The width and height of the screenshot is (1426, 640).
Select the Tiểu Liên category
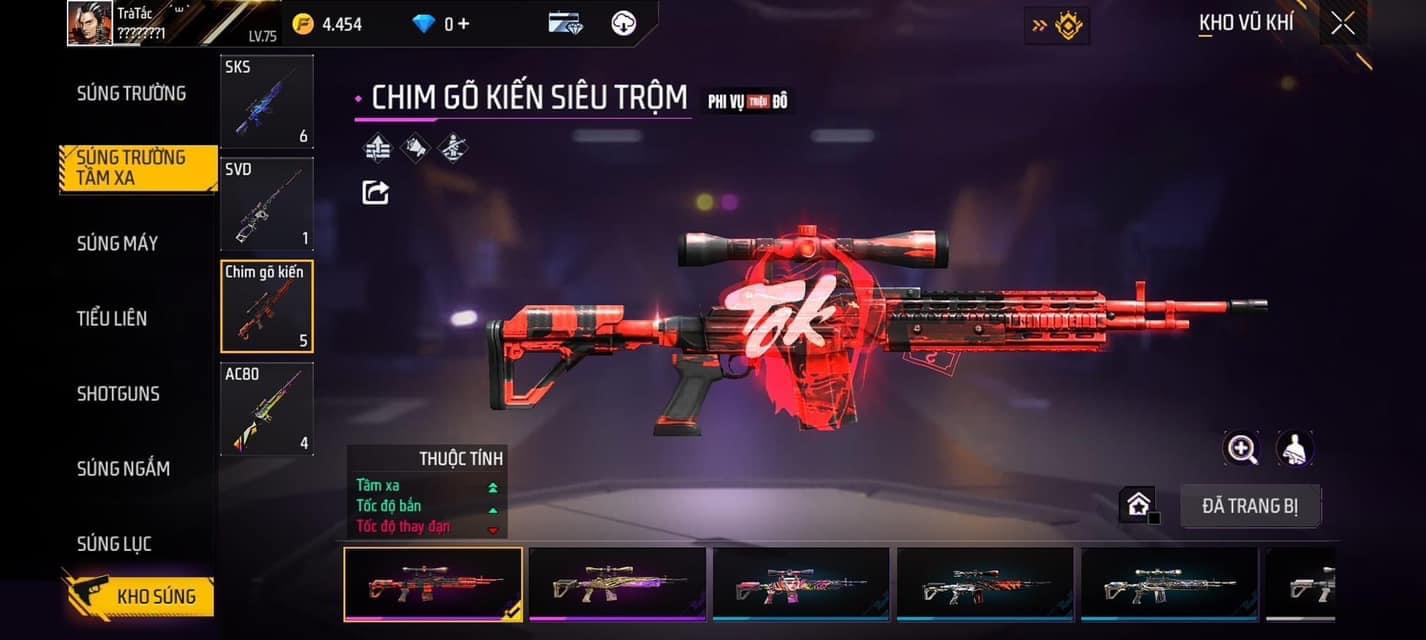tap(112, 318)
